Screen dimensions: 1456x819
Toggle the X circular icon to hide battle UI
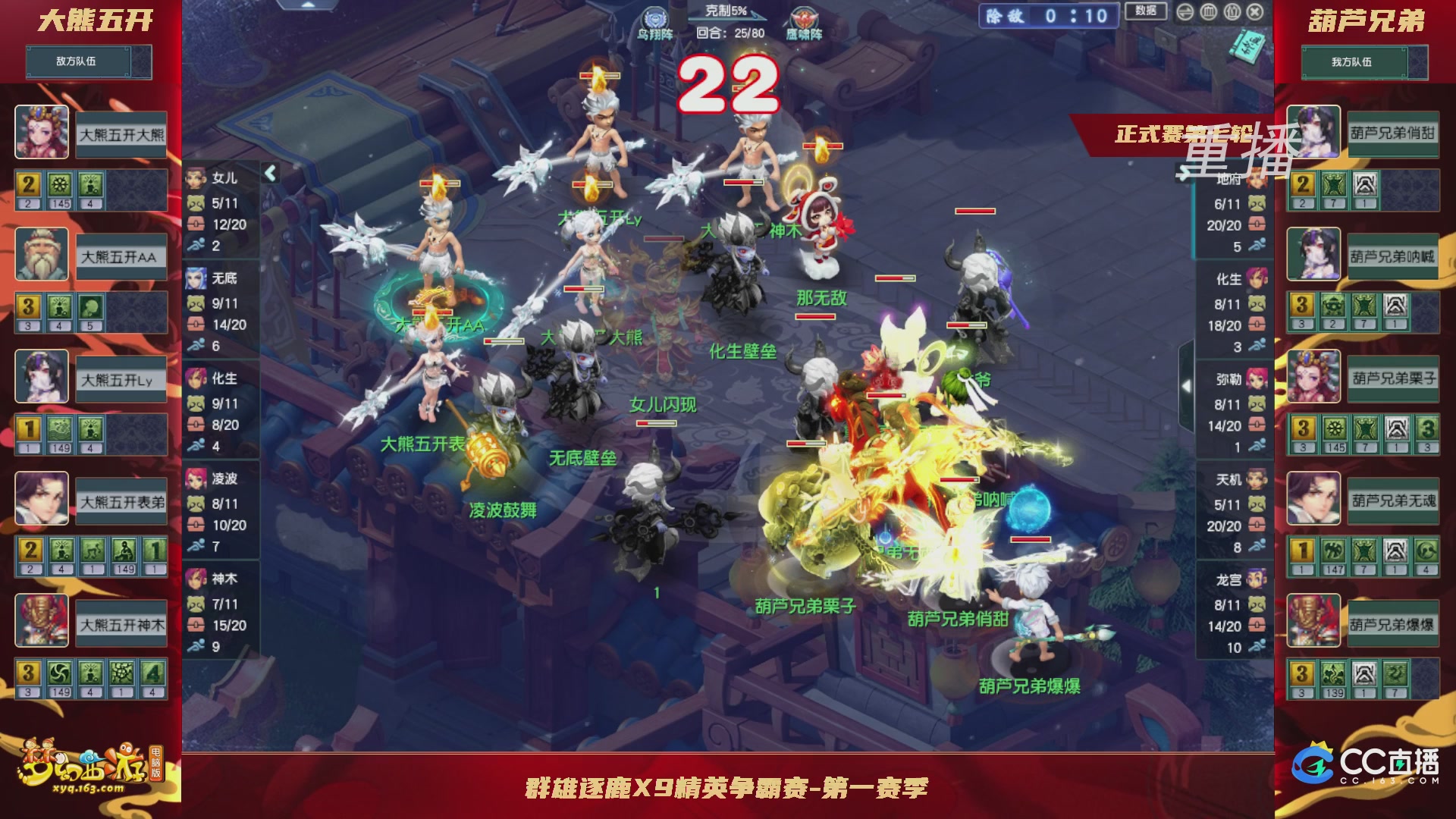[x=1255, y=13]
